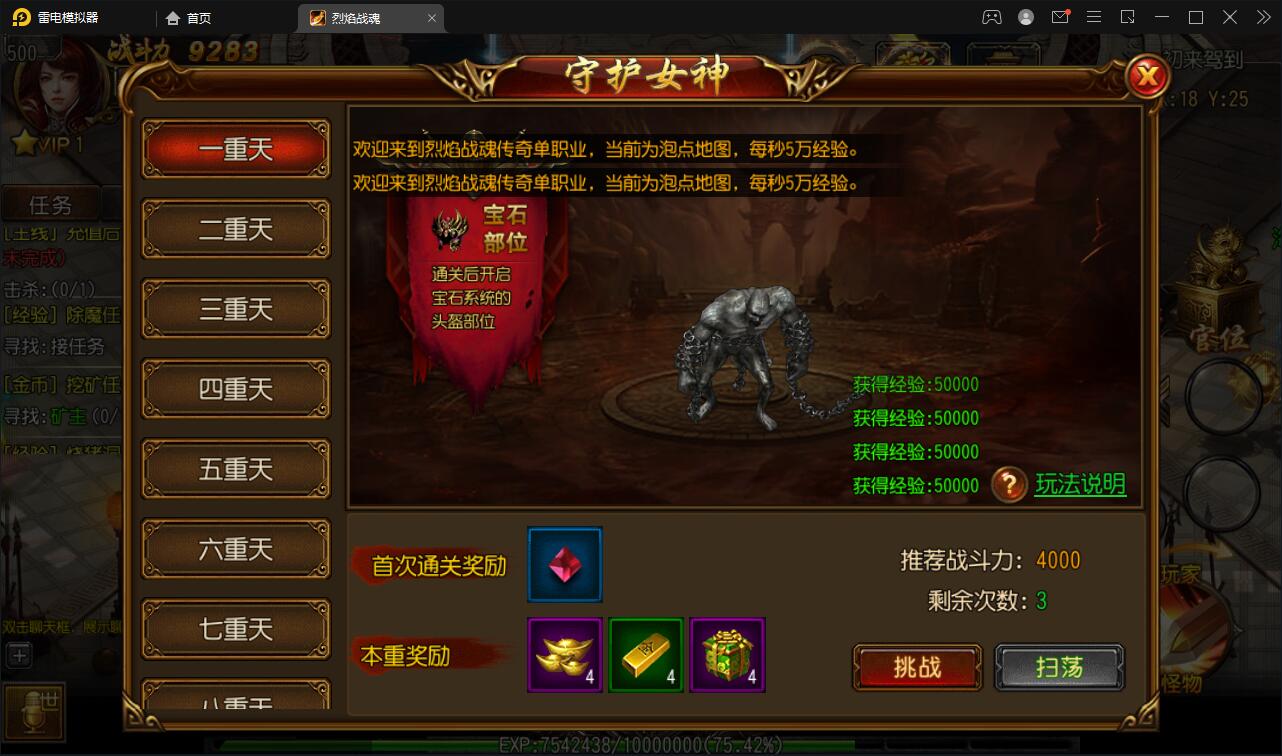Click the 宝石部位 red banner emblem
The height and width of the screenshot is (756, 1282).
(452, 230)
